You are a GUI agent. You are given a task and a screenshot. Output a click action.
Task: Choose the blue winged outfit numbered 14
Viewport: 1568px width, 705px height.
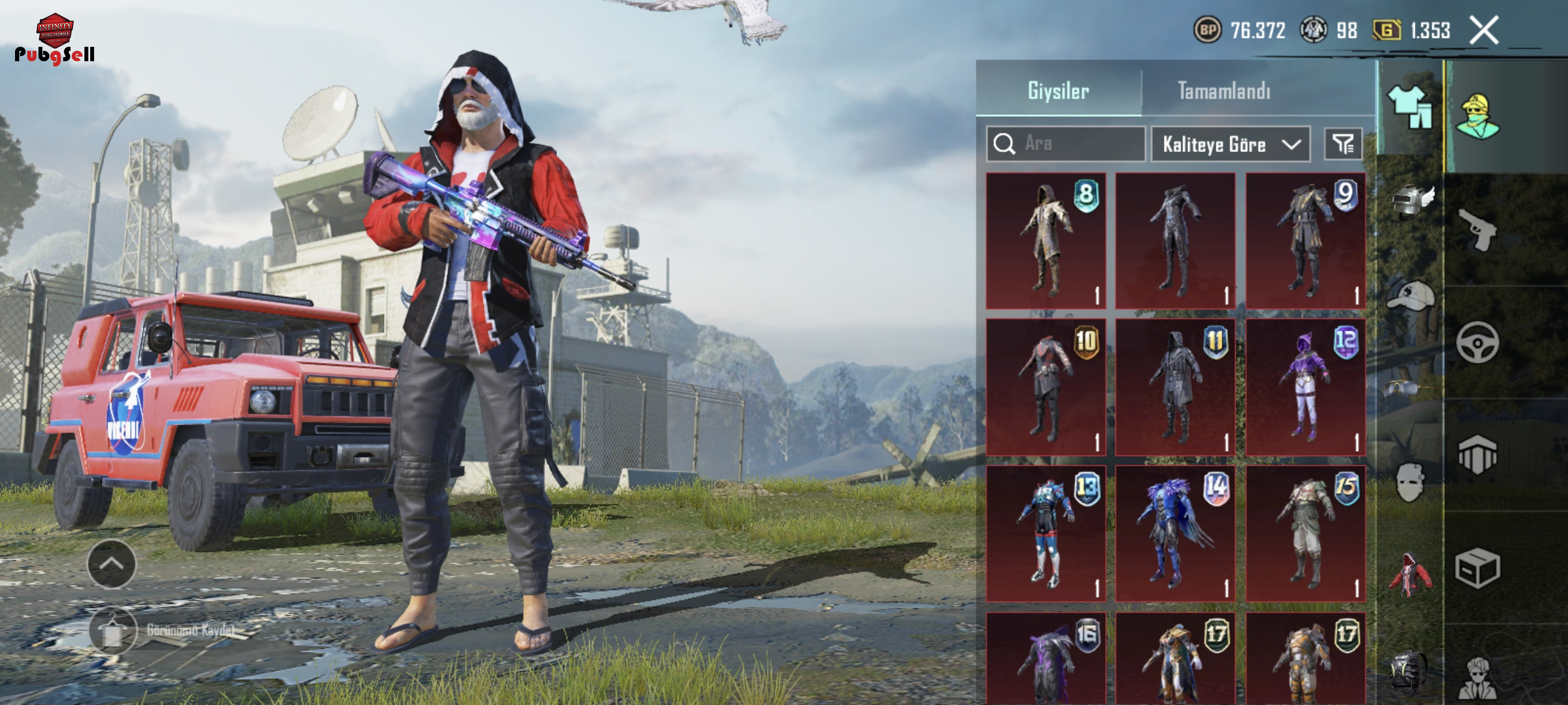1175,533
